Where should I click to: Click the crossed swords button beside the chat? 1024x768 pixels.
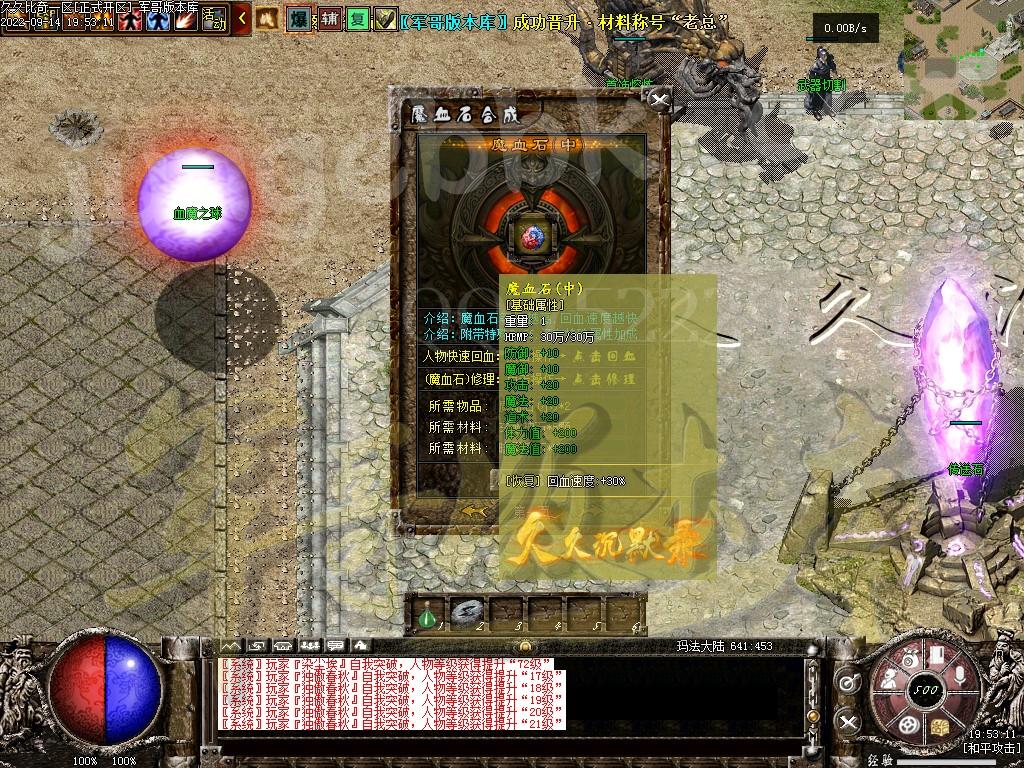(x=849, y=721)
